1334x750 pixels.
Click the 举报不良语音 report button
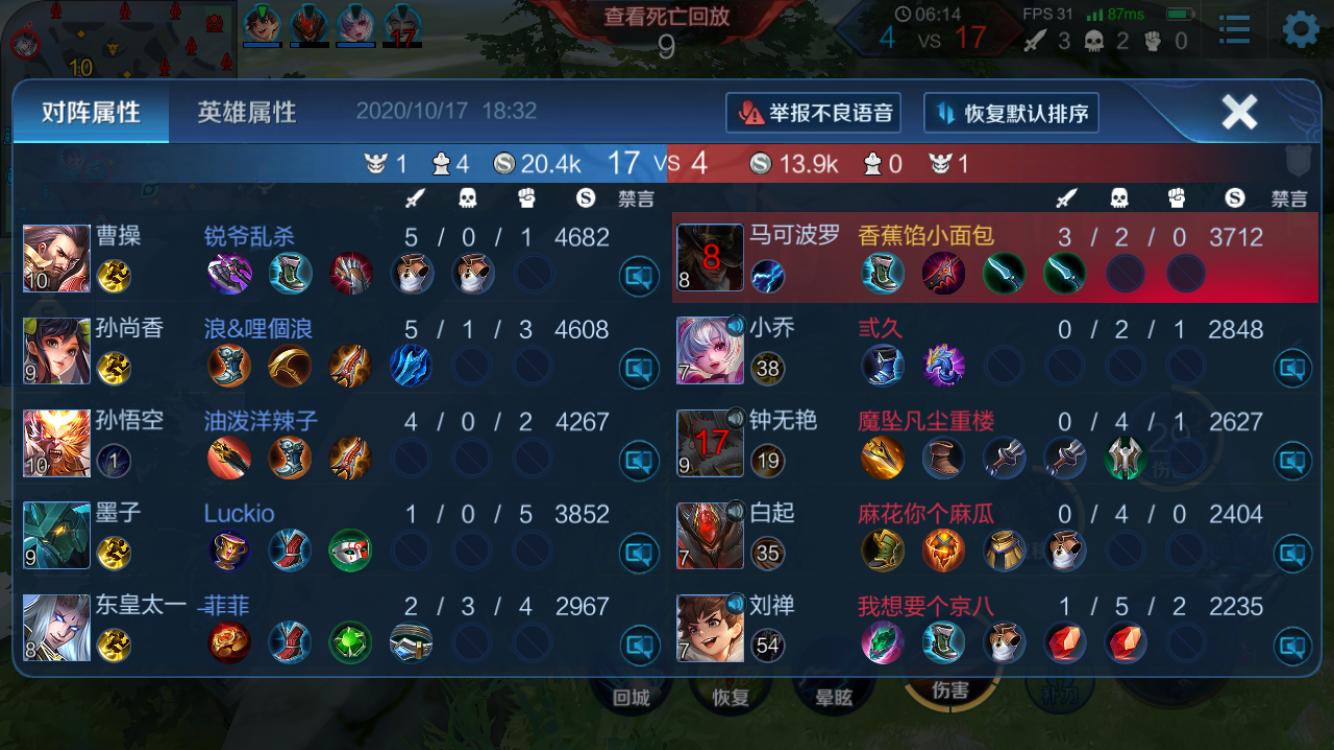(812, 113)
